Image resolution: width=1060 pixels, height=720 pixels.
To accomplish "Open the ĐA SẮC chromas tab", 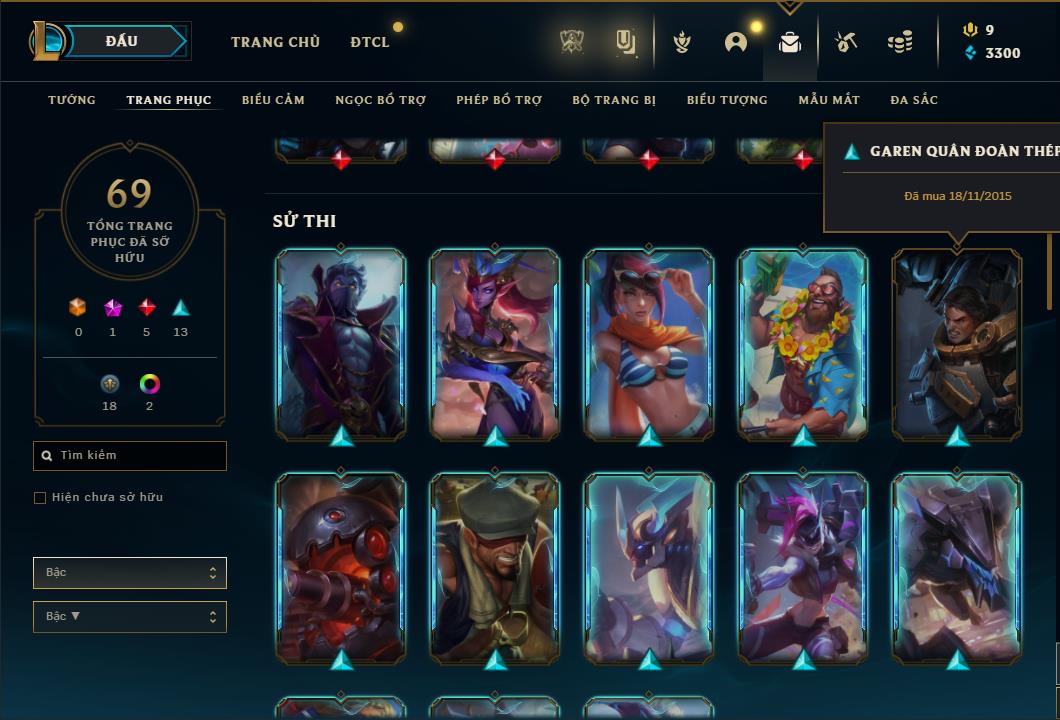I will pyautogui.click(x=913, y=100).
